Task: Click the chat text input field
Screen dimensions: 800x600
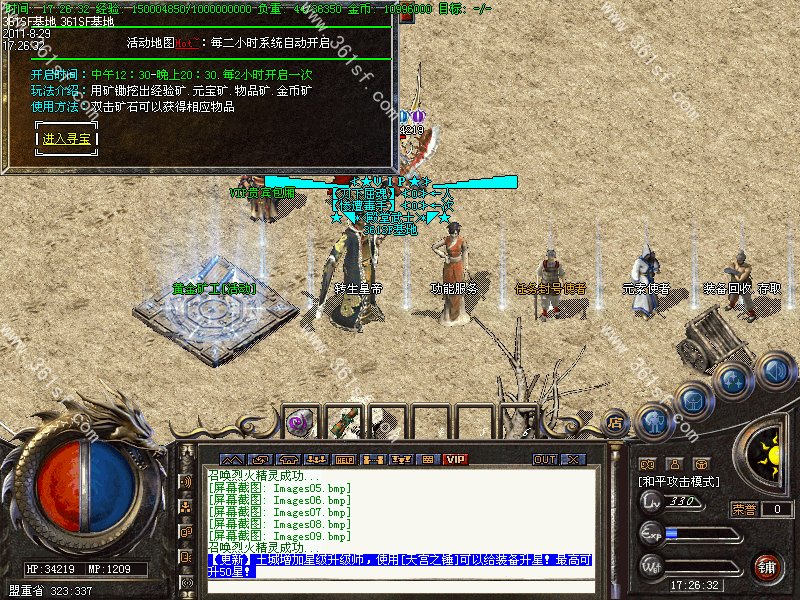Action: coord(400,586)
